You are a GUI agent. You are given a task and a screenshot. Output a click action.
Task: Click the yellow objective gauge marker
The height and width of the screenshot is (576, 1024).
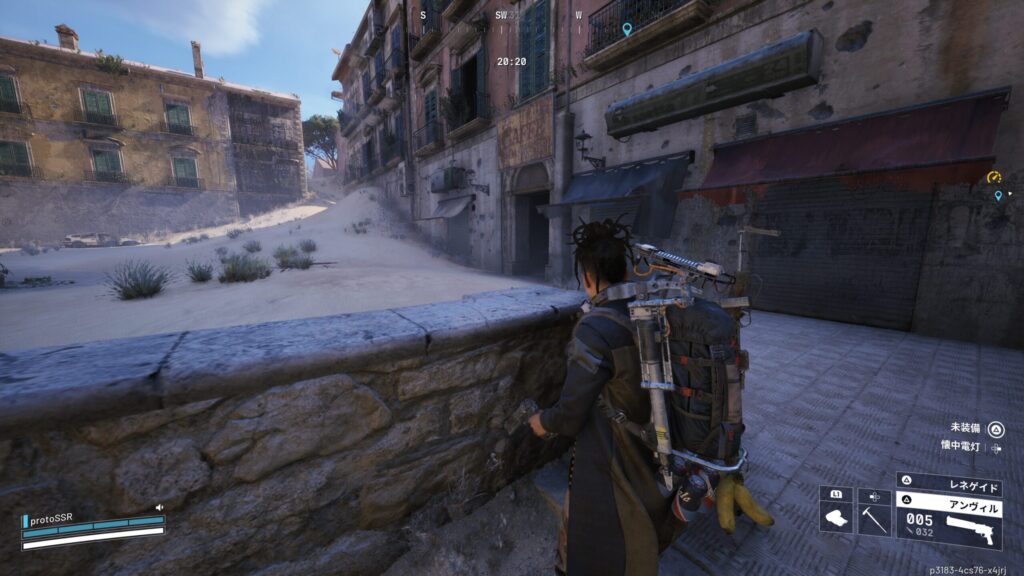point(993,177)
